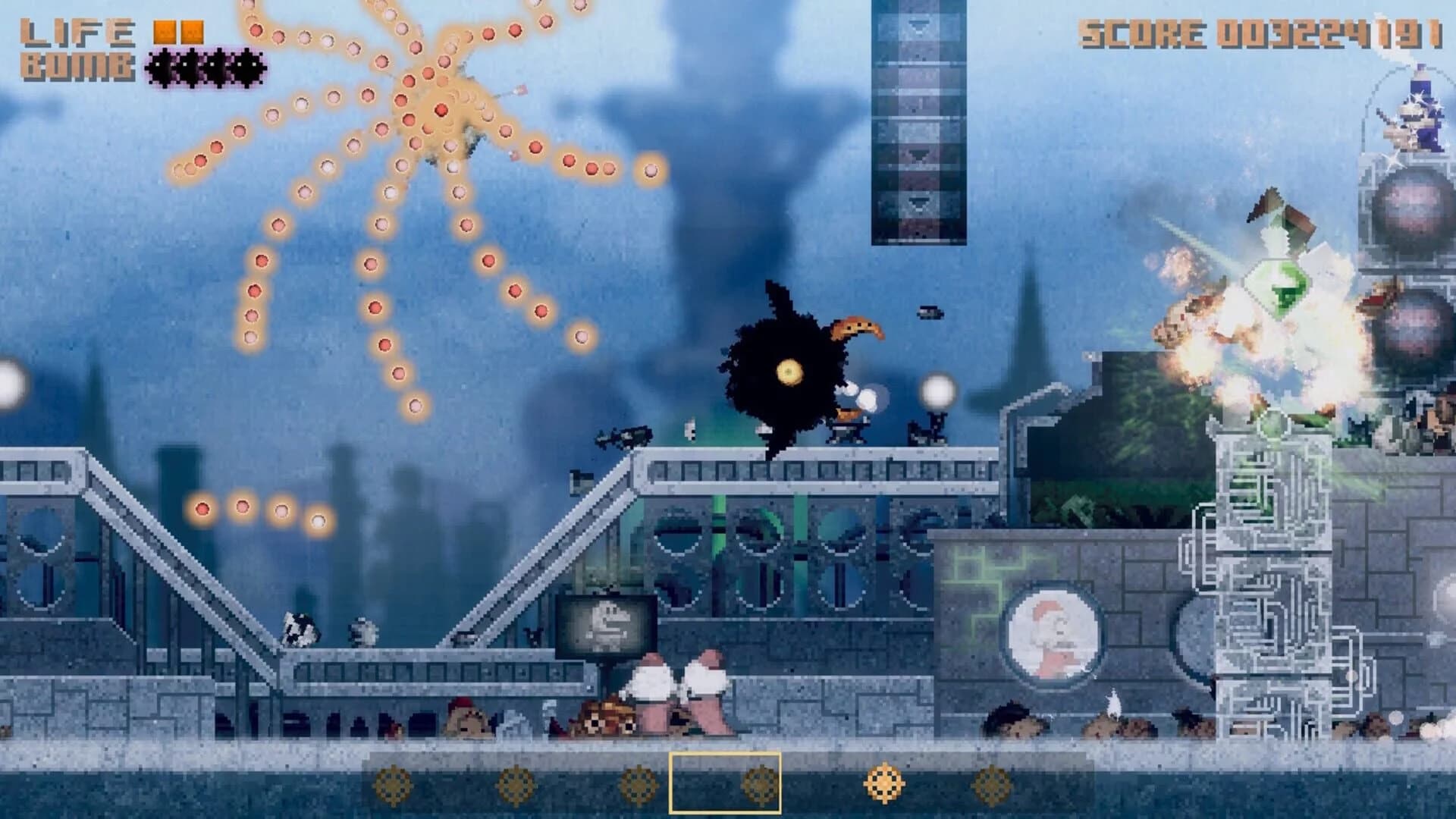Open the vertical chain column hanging from the top
This screenshot has width=1456, height=819.
(x=920, y=121)
